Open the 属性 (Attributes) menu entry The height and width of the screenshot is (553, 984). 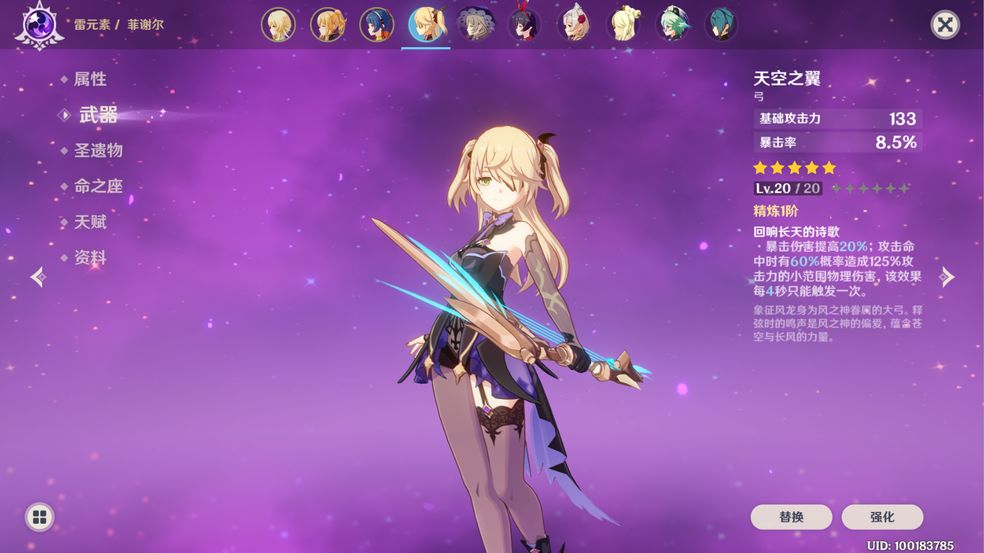[89, 79]
